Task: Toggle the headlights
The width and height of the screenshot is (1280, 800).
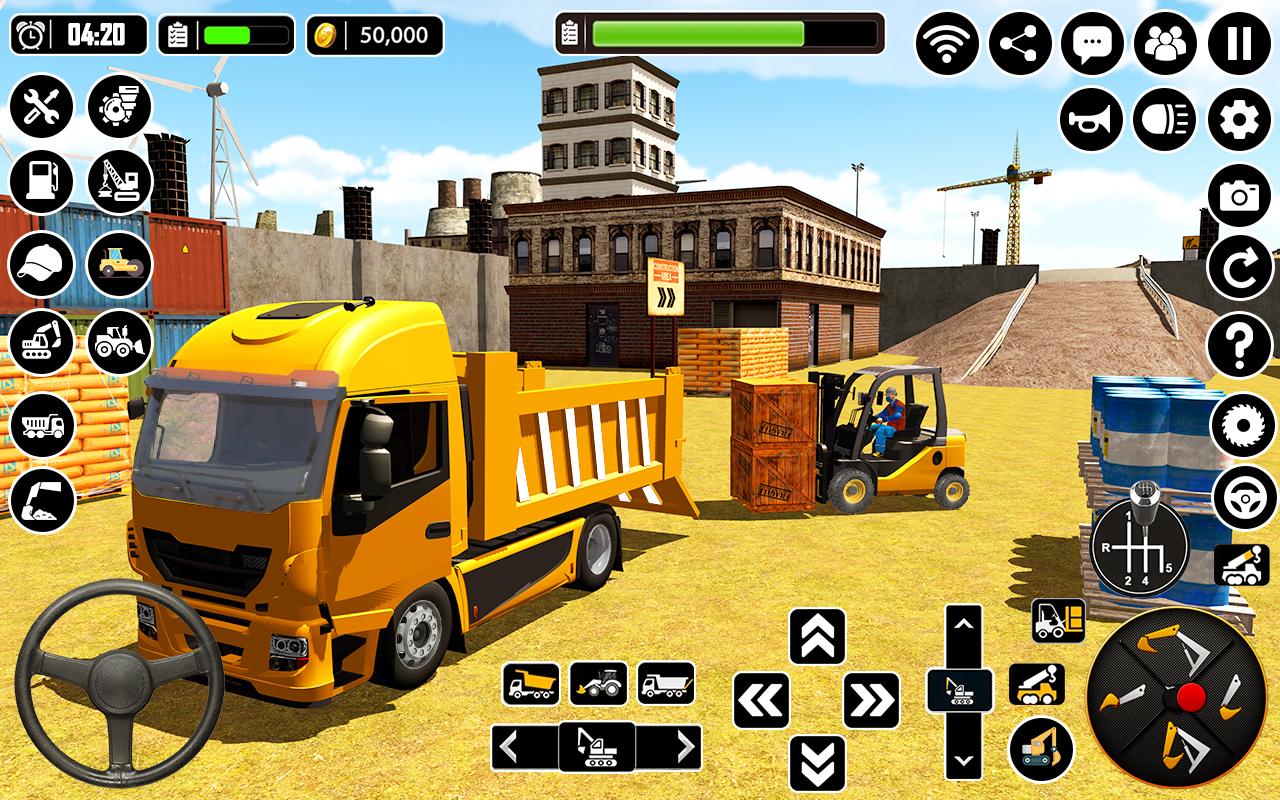Action: (1165, 119)
